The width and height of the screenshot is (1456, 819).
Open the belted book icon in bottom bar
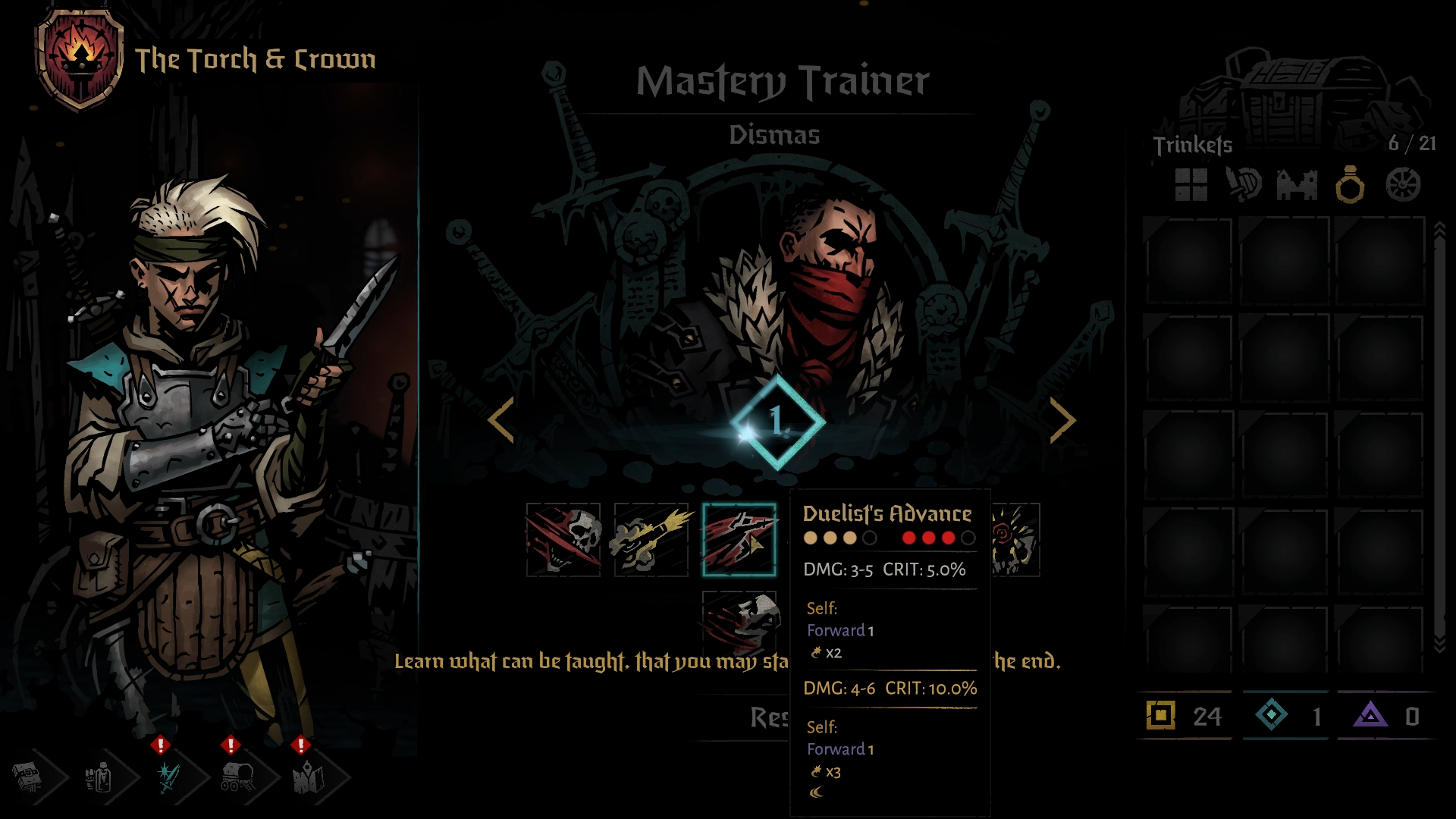point(27,777)
